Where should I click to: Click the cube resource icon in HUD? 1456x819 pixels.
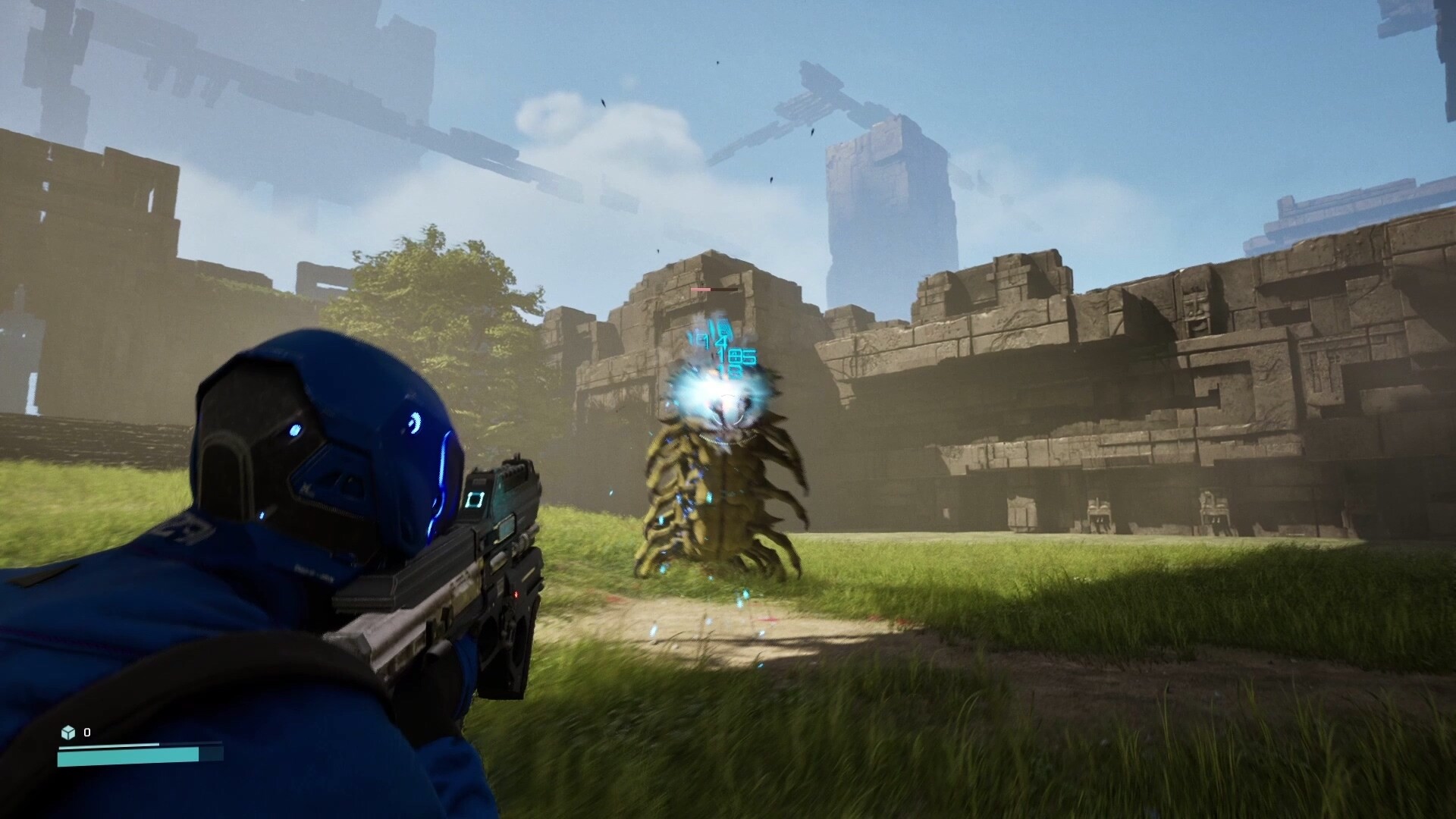click(69, 733)
